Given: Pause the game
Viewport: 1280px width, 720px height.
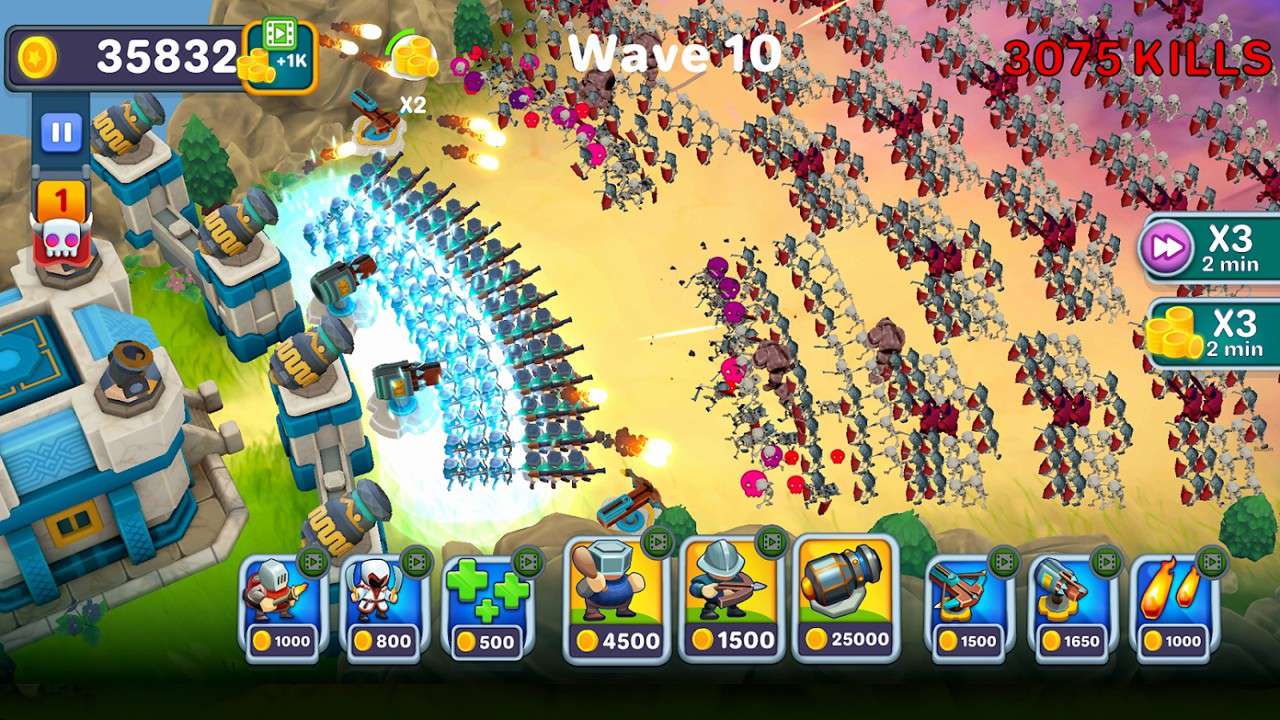Looking at the screenshot, I should (61, 132).
